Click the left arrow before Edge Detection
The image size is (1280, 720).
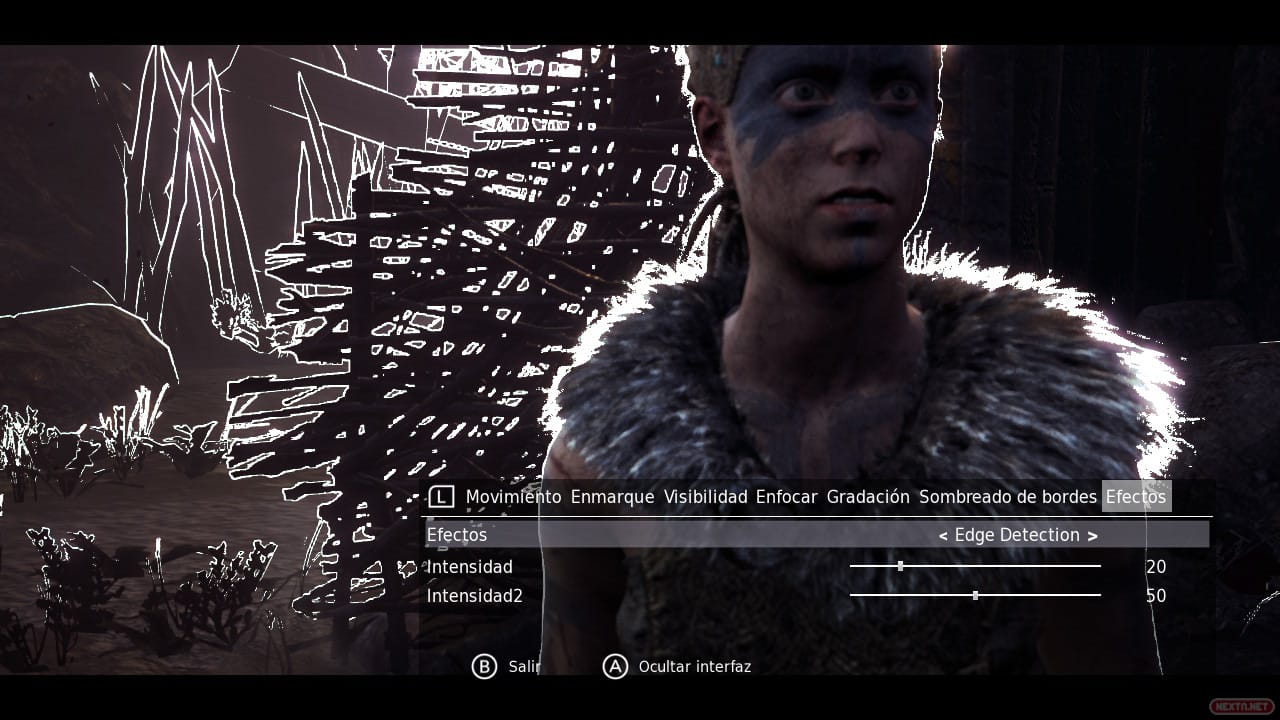[x=943, y=535]
